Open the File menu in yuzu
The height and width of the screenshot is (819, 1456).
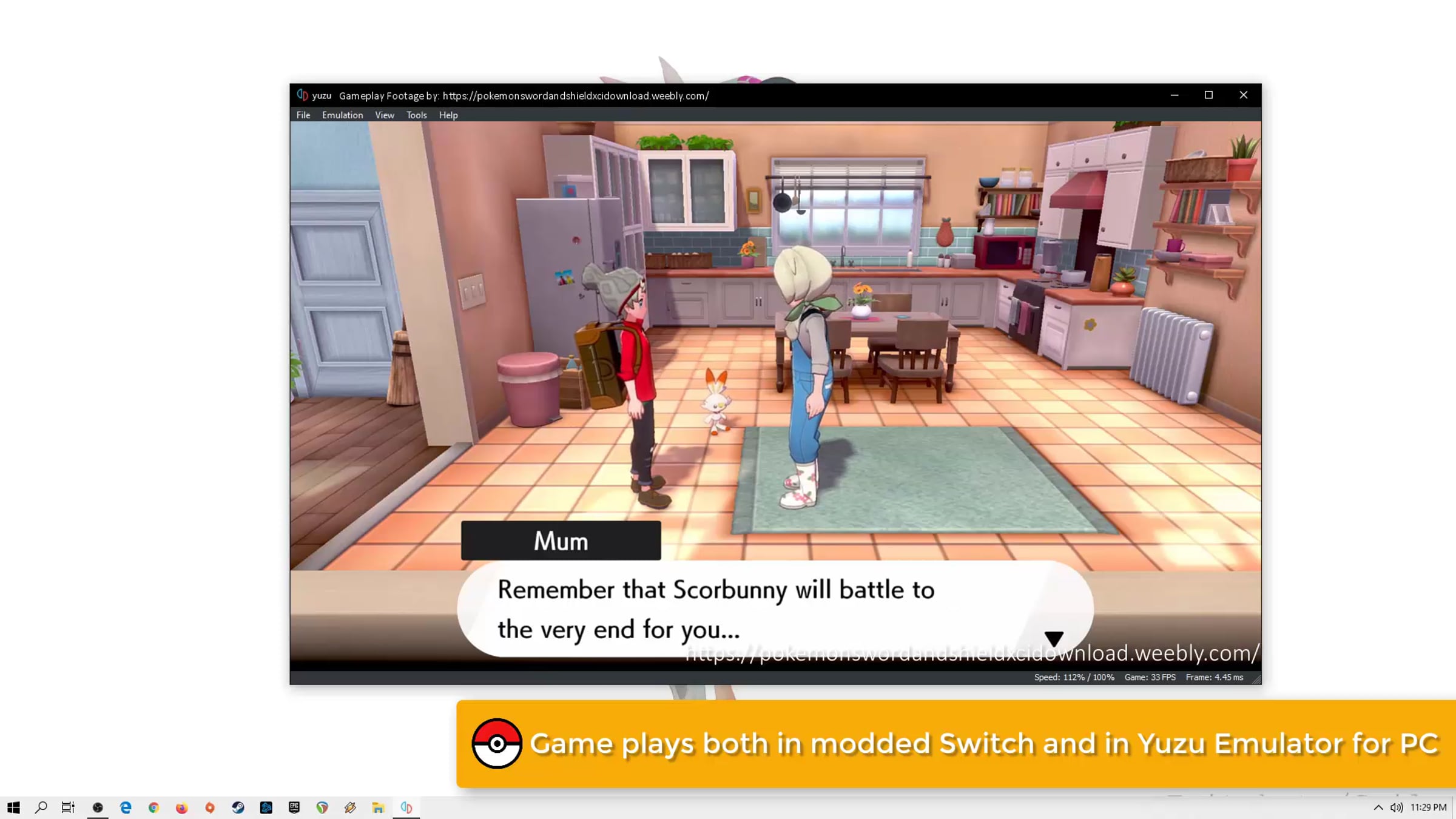click(x=303, y=115)
